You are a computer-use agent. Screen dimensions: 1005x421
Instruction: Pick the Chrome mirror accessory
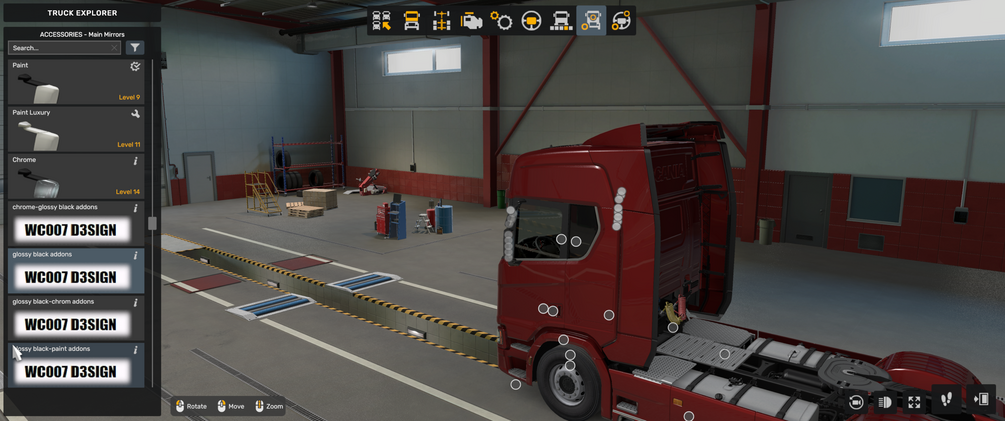pos(75,176)
